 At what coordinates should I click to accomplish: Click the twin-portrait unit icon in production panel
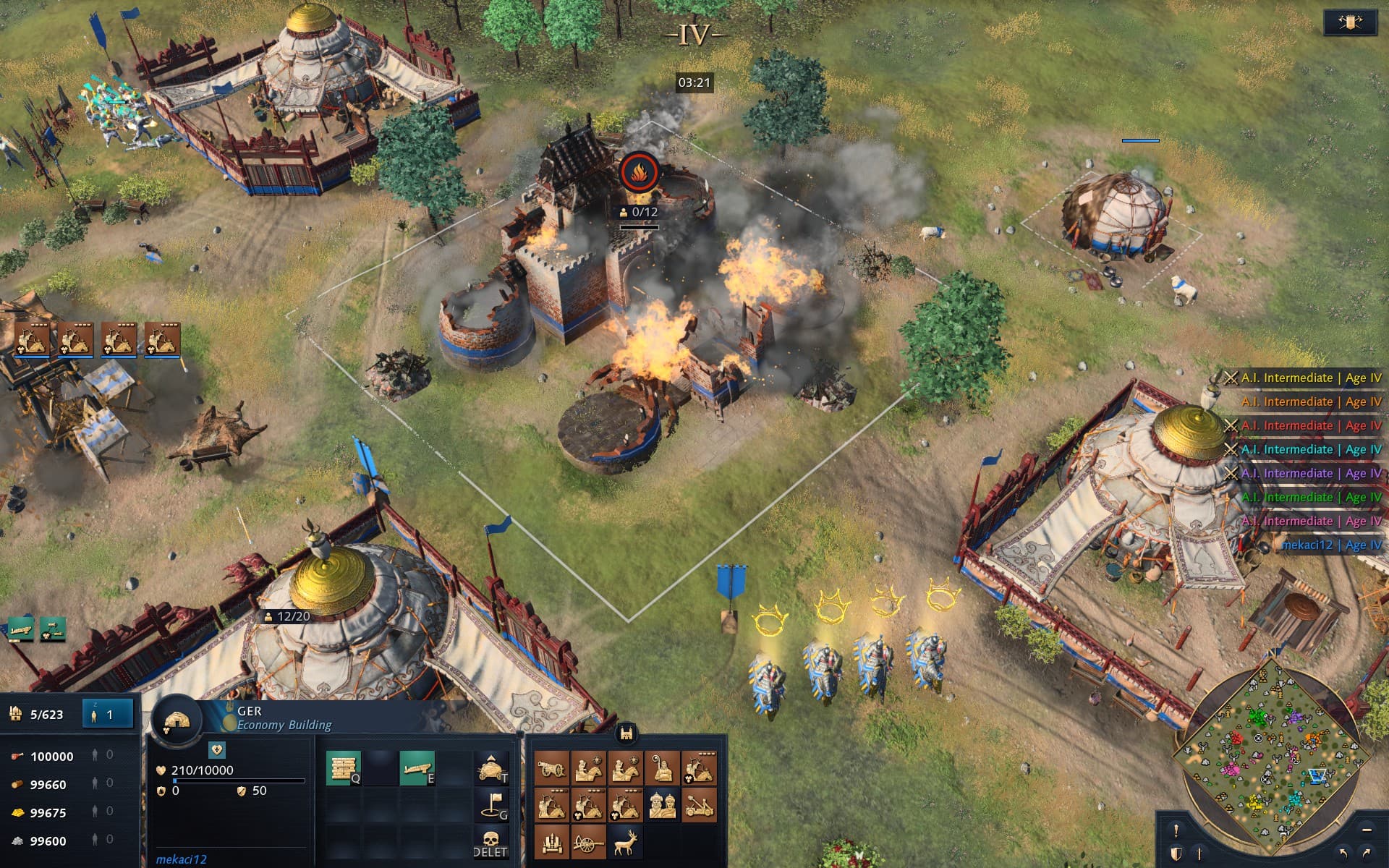pyautogui.click(x=663, y=806)
